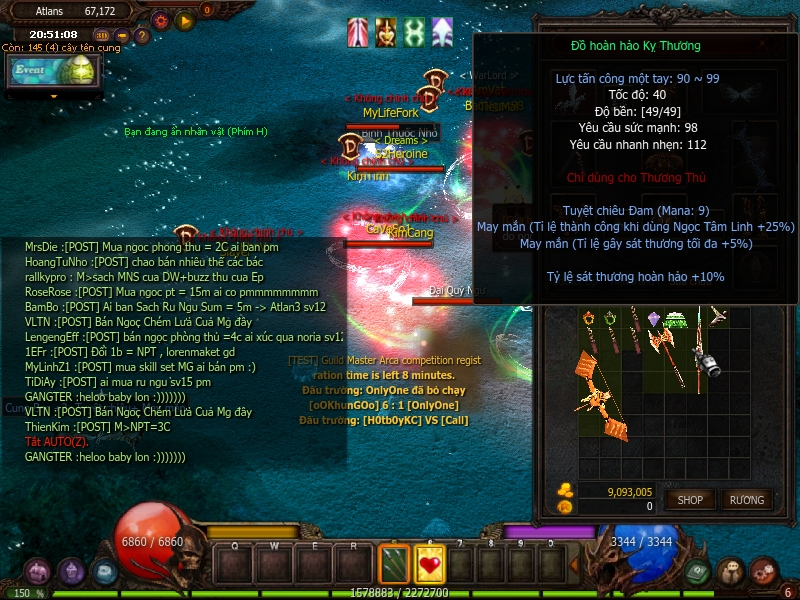
Task: Open the RƯƠNG storage chest
Action: click(x=746, y=499)
